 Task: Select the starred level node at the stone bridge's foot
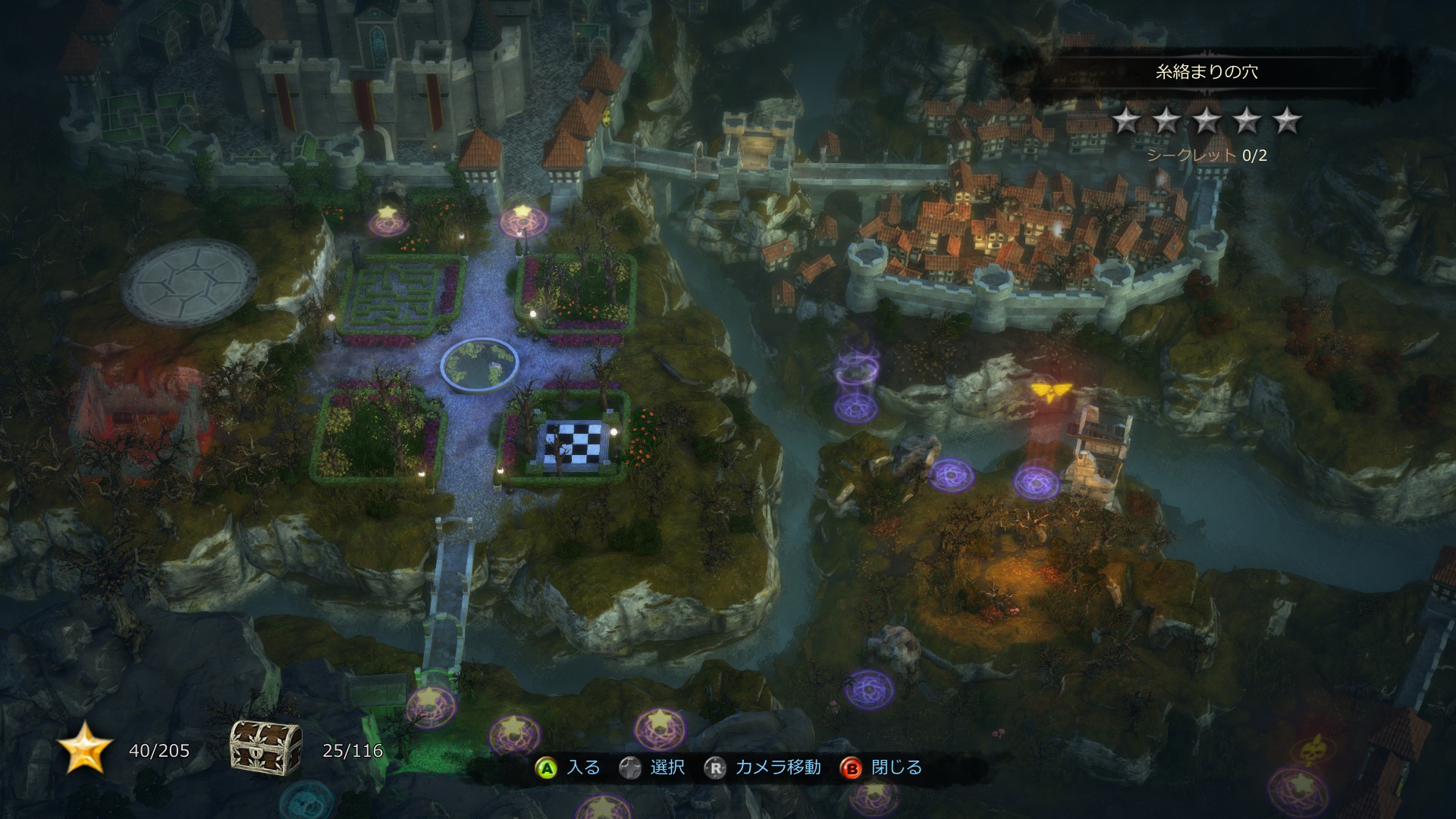coord(430,706)
